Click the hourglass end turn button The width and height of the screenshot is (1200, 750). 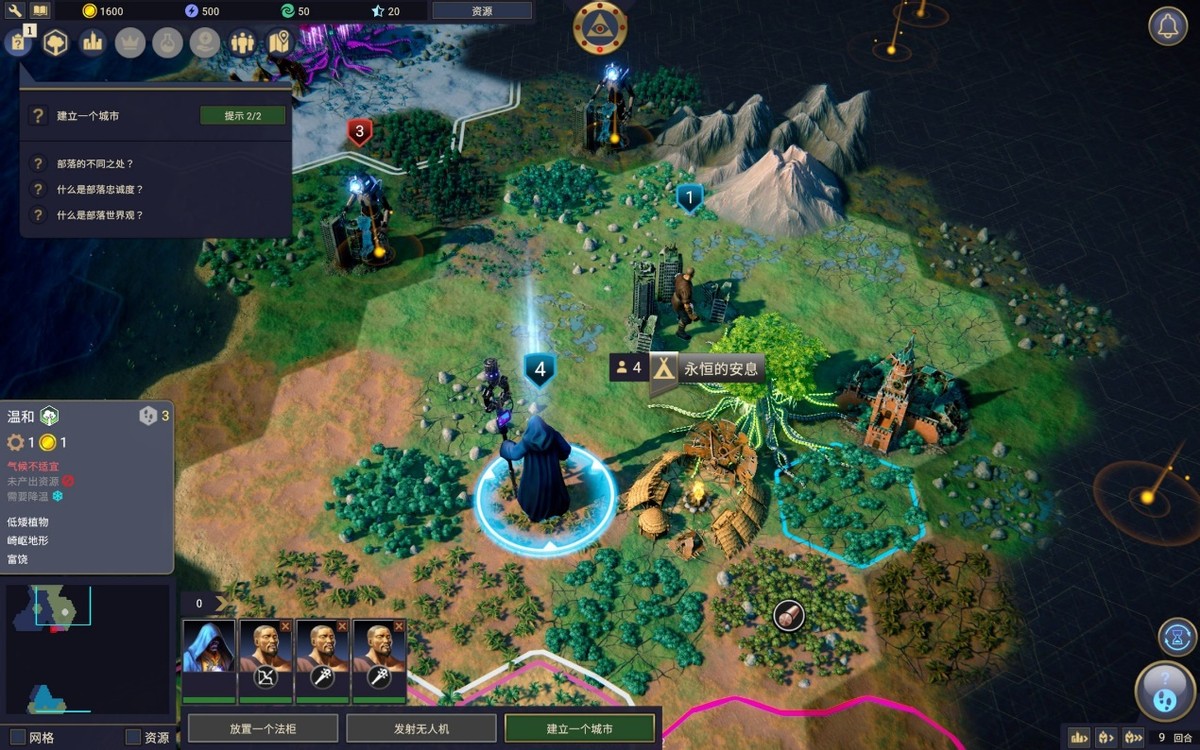tap(1177, 636)
